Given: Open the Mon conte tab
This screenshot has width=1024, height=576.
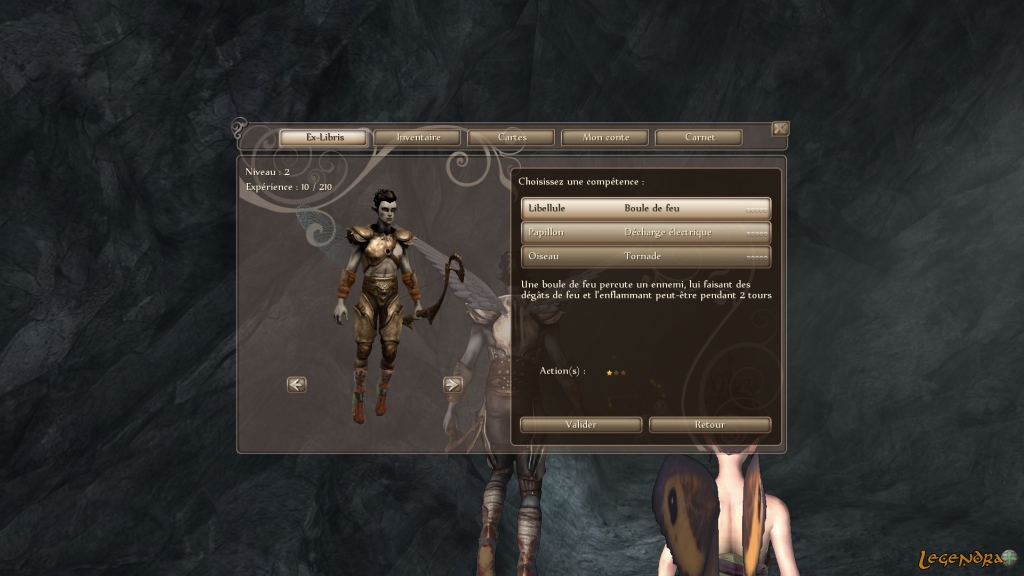Looking at the screenshot, I should tap(605, 137).
